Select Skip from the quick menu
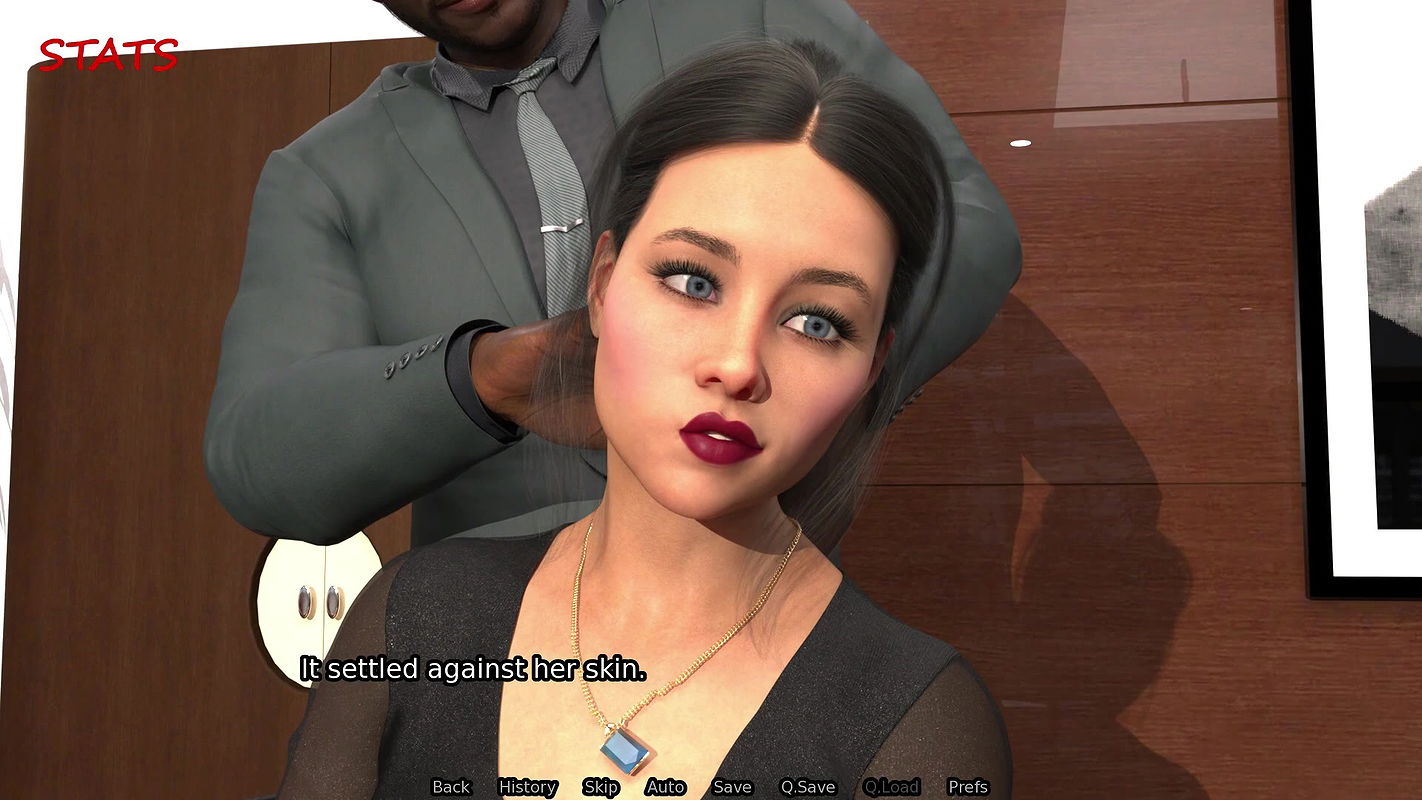This screenshot has width=1422, height=800. tap(600, 787)
